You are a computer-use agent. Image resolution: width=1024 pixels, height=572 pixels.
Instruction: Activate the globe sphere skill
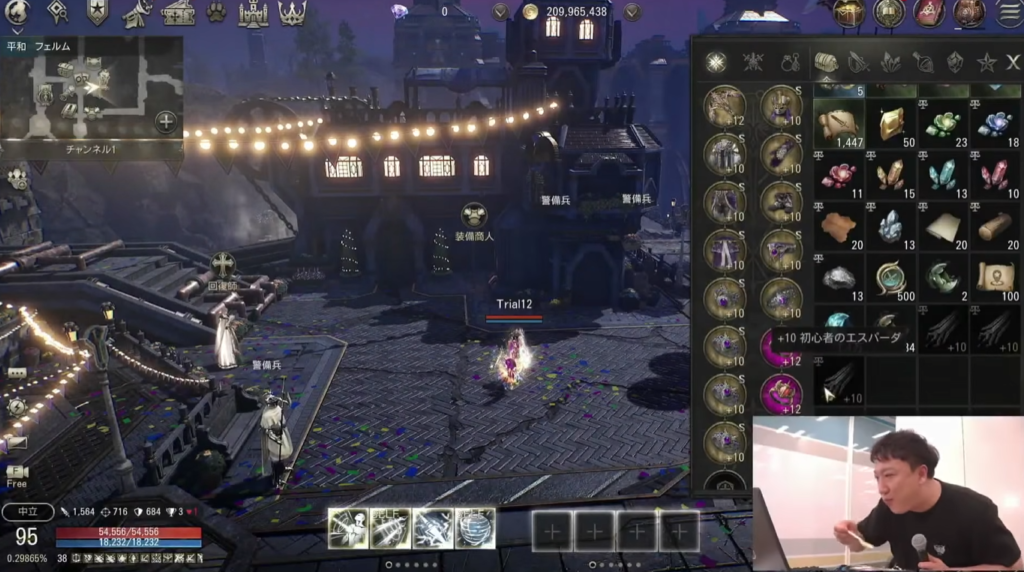(475, 528)
